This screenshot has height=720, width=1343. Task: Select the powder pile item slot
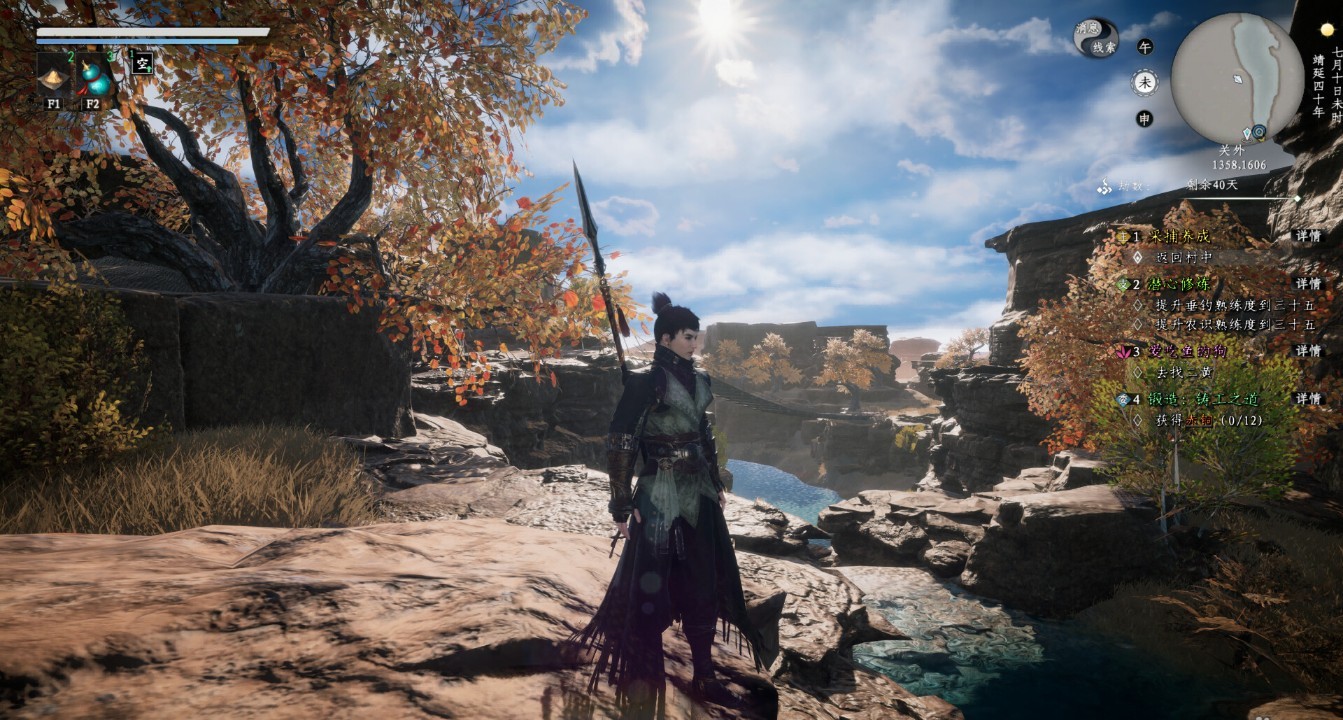[x=53, y=75]
